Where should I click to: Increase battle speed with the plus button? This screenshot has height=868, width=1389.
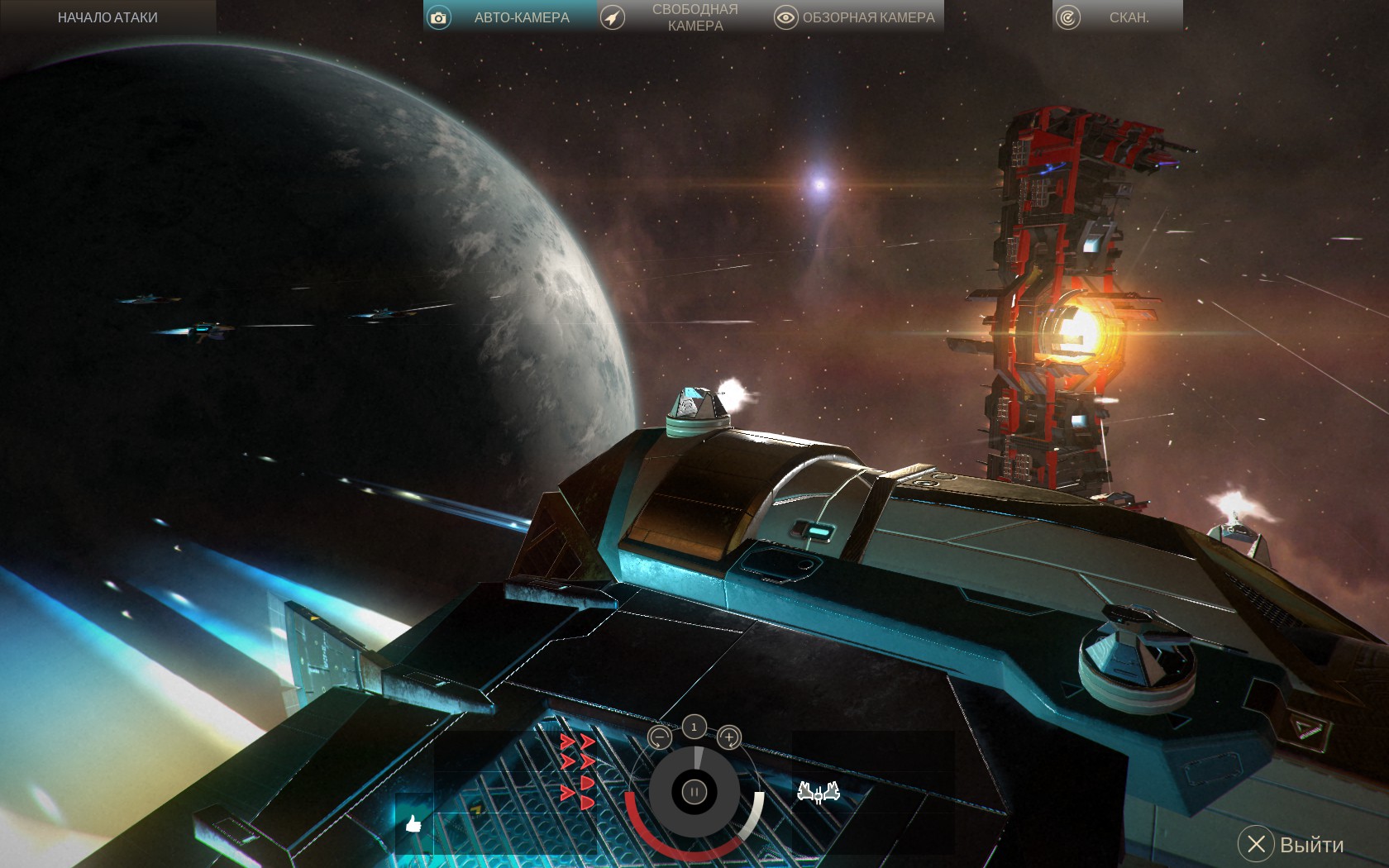pyautogui.click(x=728, y=737)
